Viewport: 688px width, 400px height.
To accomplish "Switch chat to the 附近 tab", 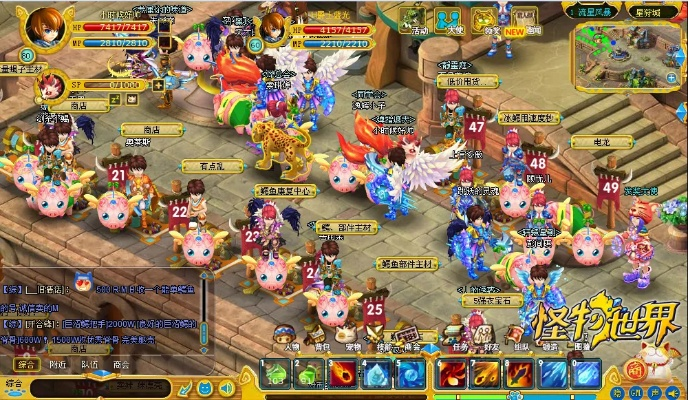I will [58, 365].
